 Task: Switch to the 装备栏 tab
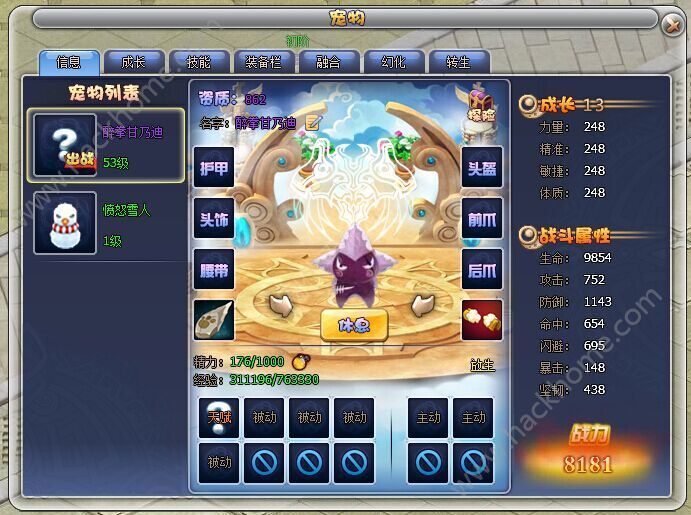coord(263,62)
